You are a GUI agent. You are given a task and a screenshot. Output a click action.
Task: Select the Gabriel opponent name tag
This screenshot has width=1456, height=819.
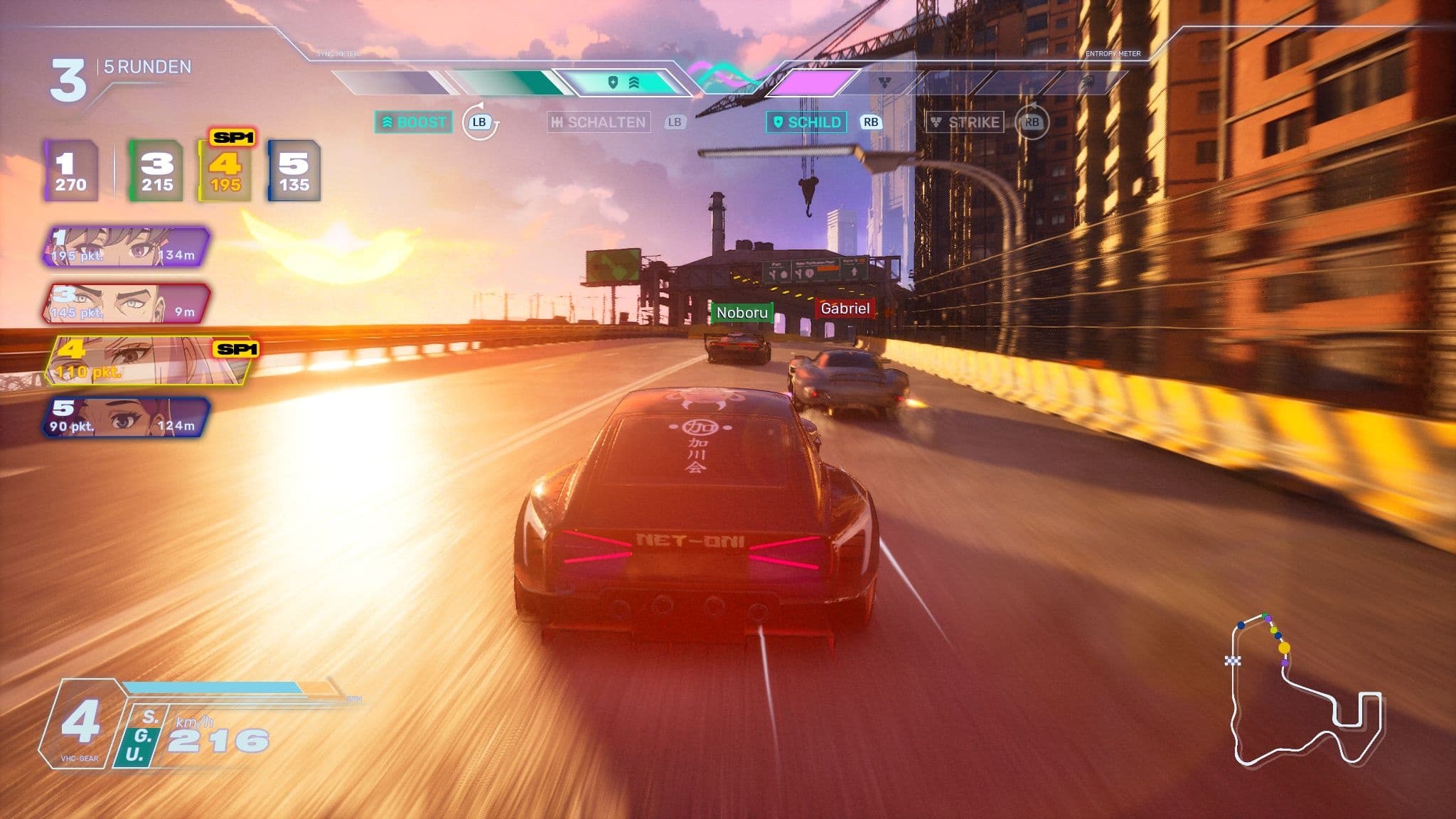845,309
